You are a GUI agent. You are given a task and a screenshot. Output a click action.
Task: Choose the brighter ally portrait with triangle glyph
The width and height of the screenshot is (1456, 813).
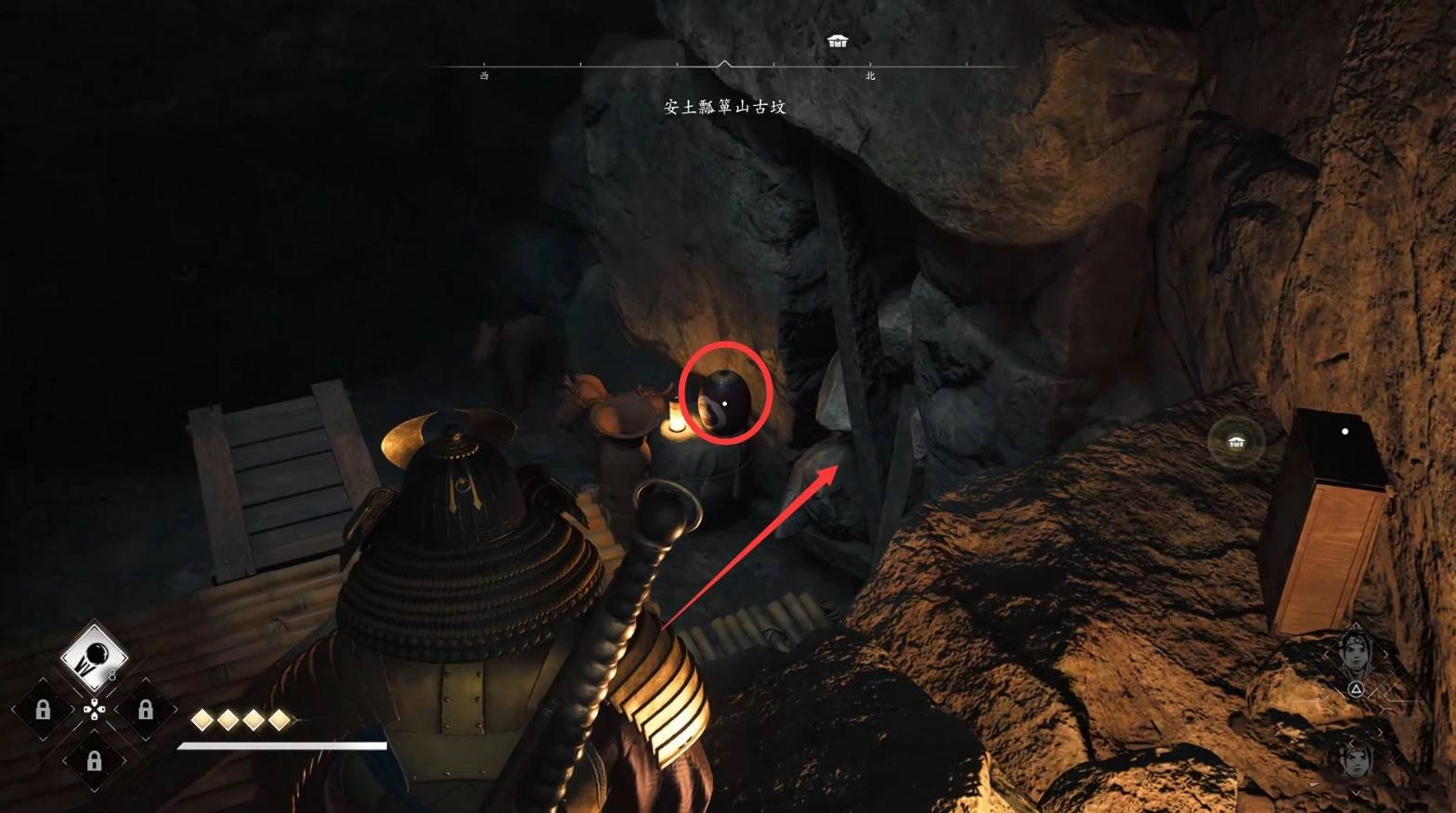tap(1357, 655)
